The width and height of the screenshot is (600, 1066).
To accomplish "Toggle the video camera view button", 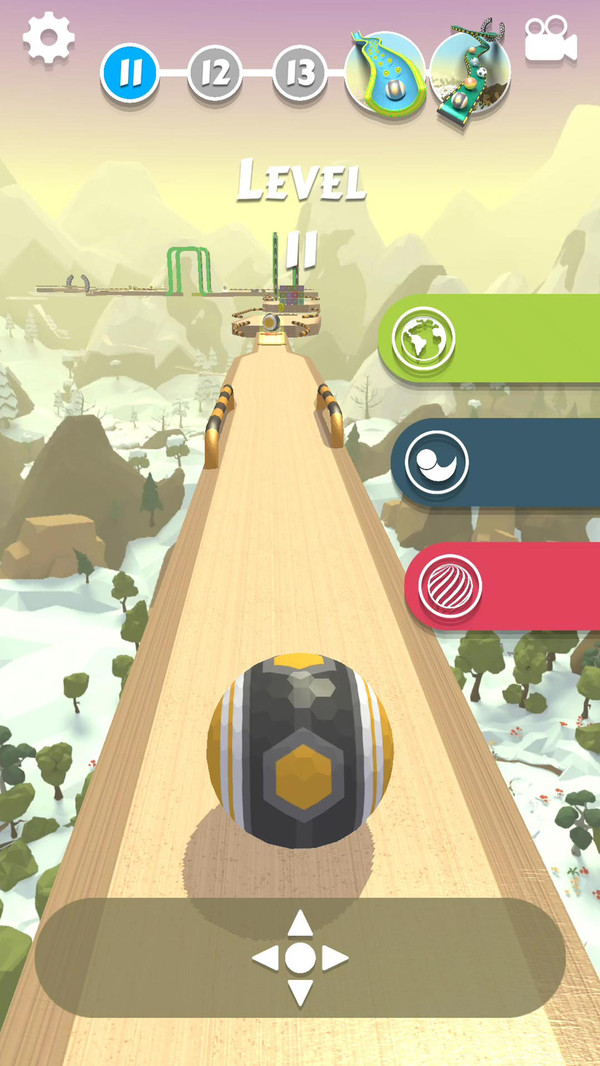I will (551, 42).
